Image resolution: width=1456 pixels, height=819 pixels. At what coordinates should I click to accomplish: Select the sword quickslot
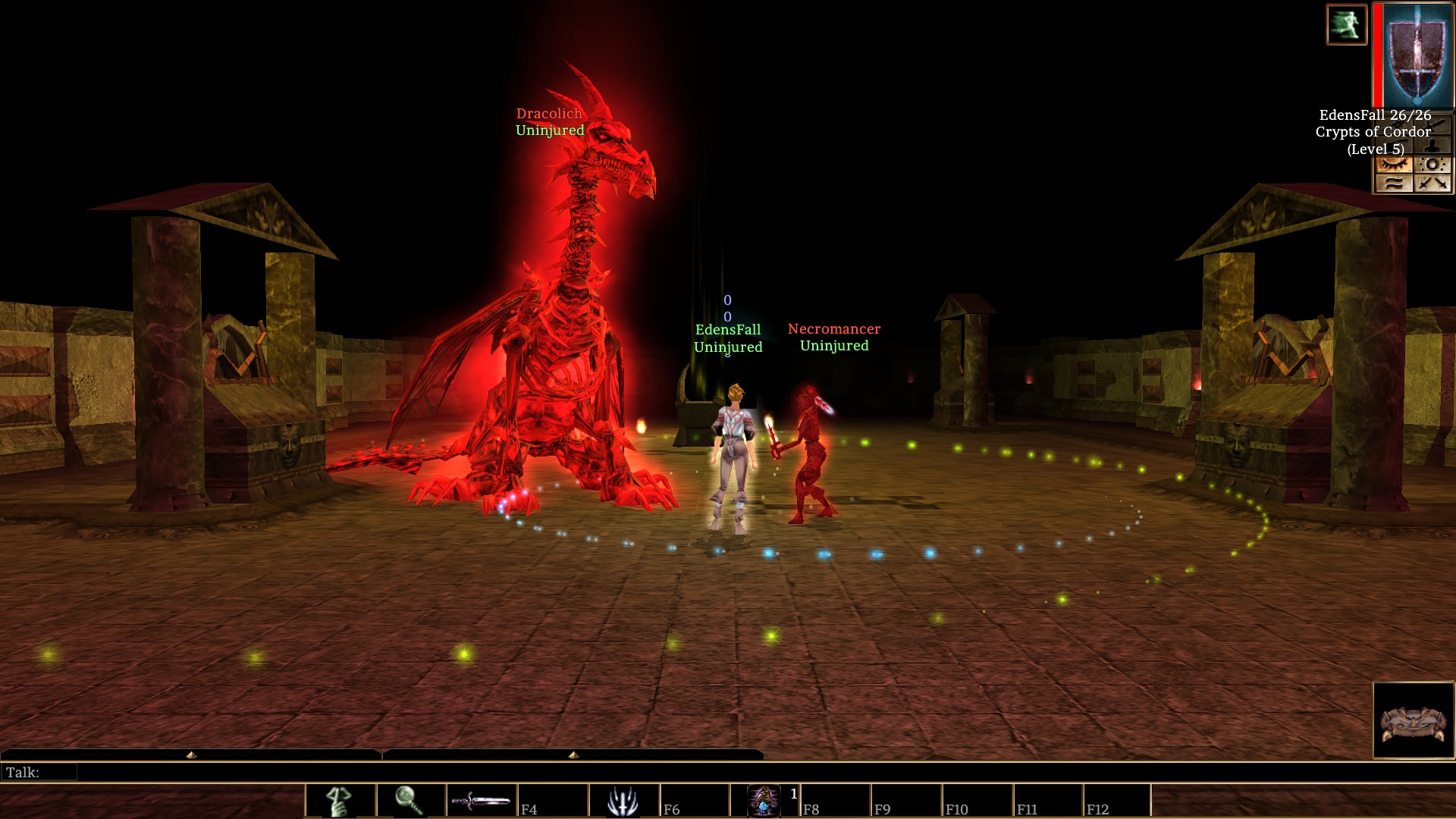481,801
